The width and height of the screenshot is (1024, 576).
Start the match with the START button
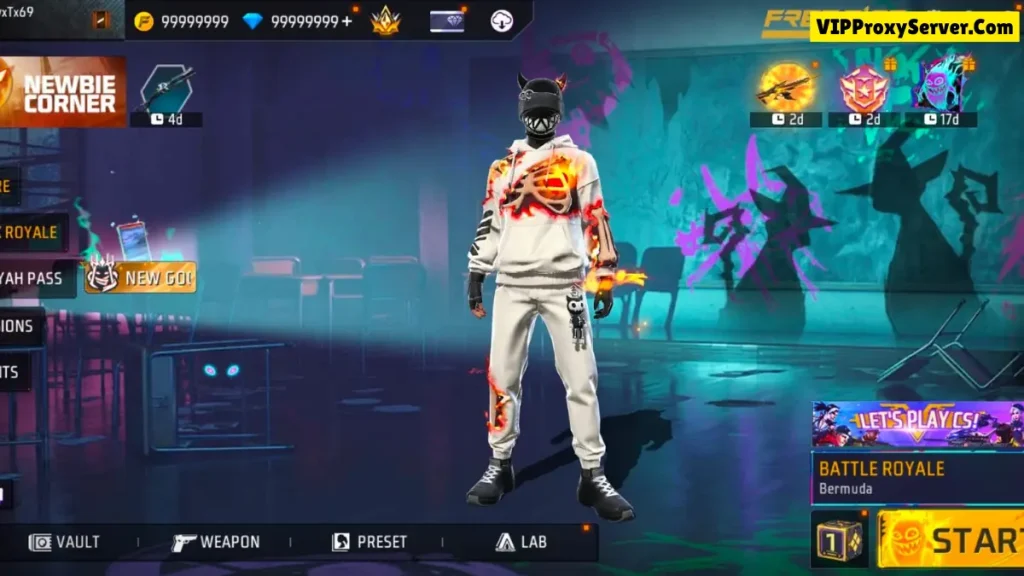point(952,539)
